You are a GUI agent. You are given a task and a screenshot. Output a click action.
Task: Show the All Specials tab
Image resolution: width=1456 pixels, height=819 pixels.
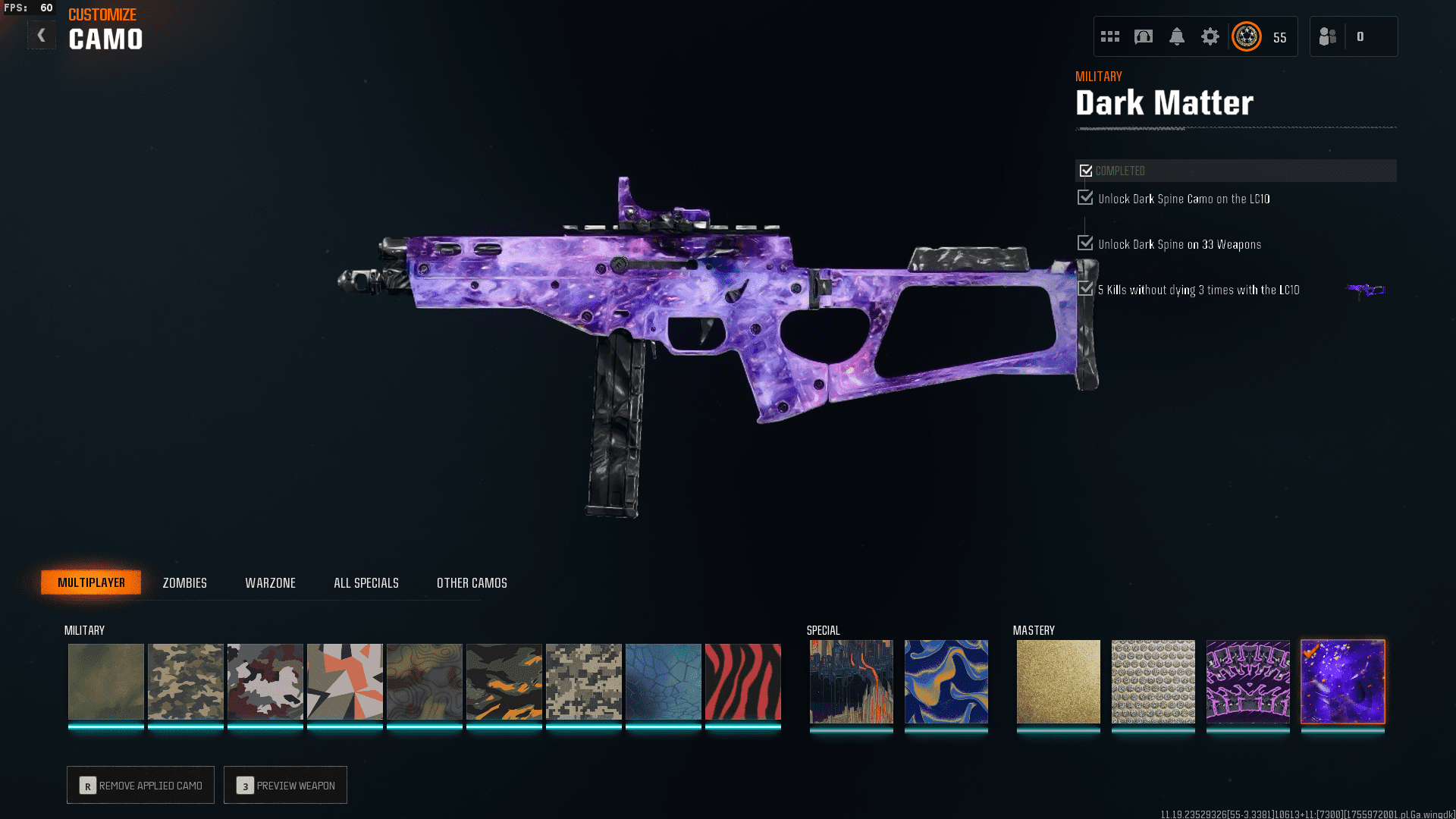[366, 582]
